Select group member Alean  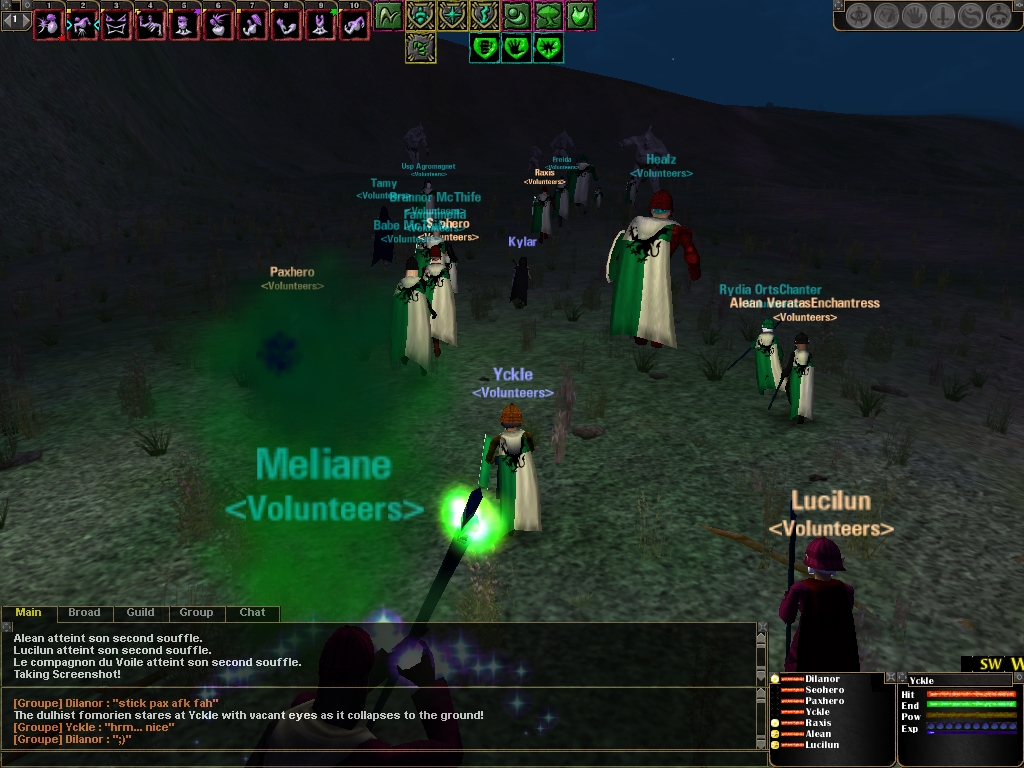tap(818, 734)
